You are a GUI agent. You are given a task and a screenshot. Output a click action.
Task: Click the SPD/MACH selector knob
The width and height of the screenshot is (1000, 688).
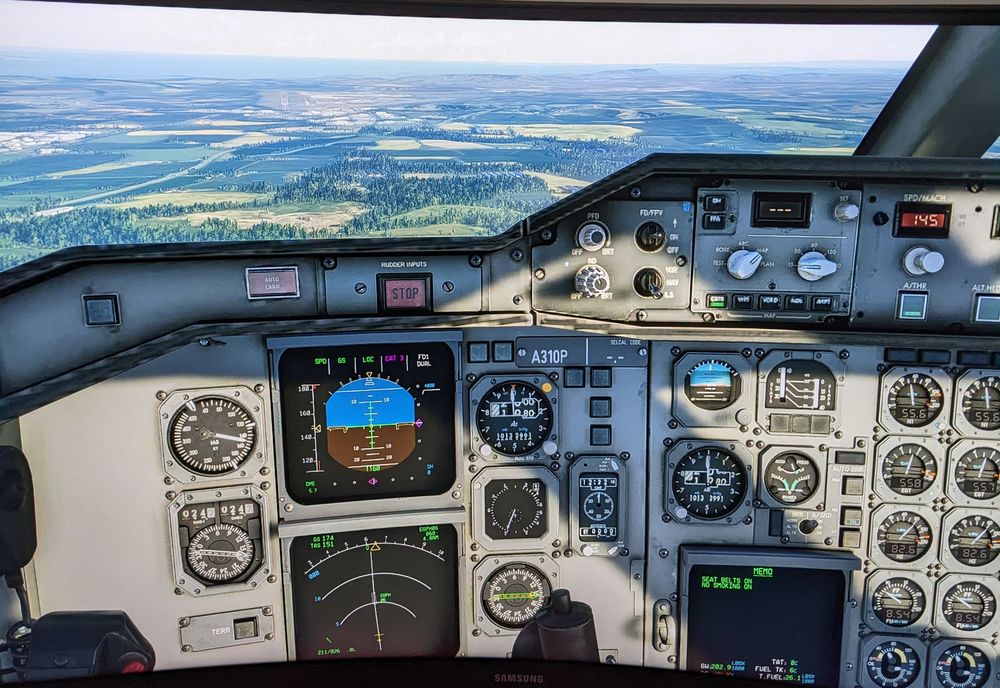(x=922, y=261)
